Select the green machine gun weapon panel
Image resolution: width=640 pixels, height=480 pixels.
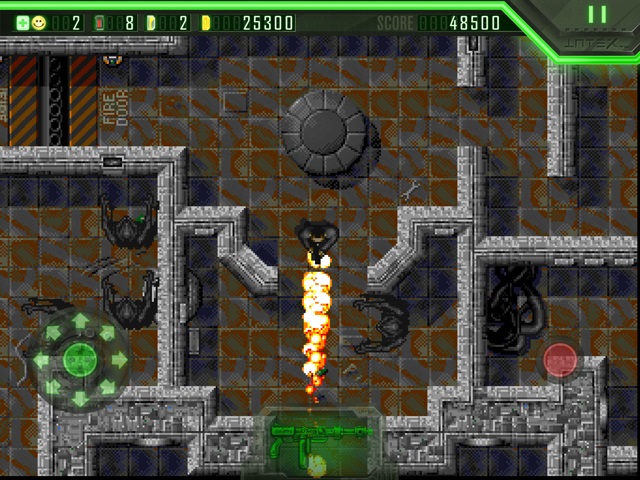[320, 440]
